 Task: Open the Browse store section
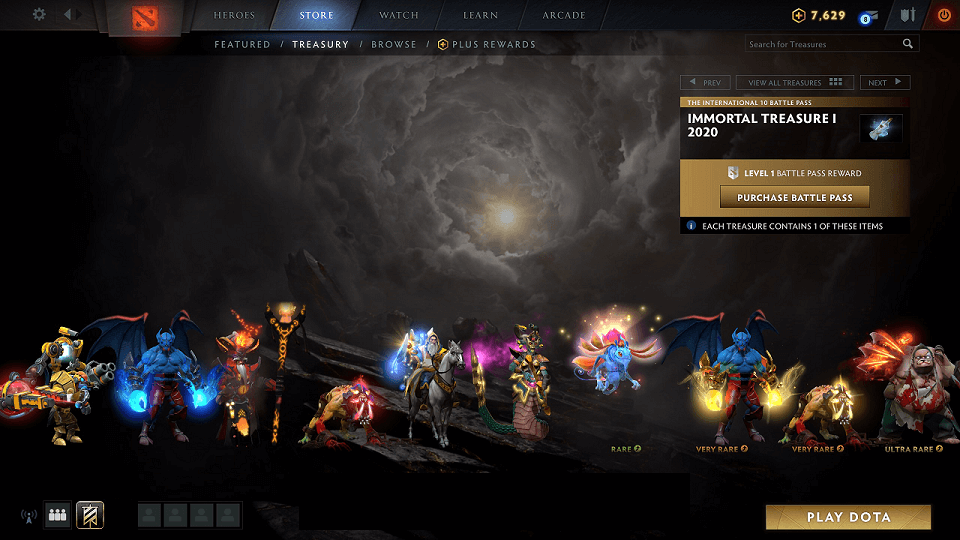(393, 44)
